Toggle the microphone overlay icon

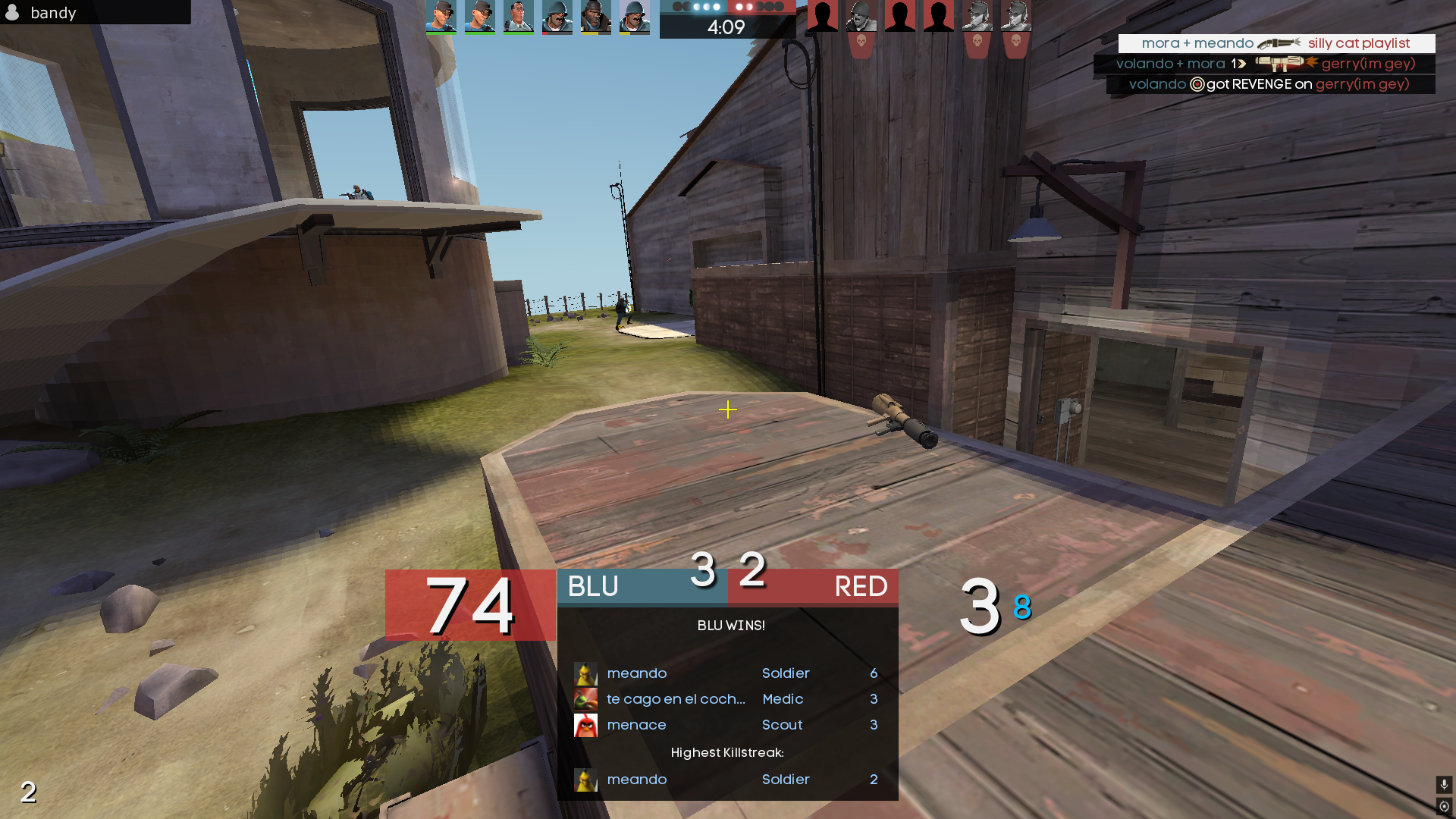[1444, 784]
